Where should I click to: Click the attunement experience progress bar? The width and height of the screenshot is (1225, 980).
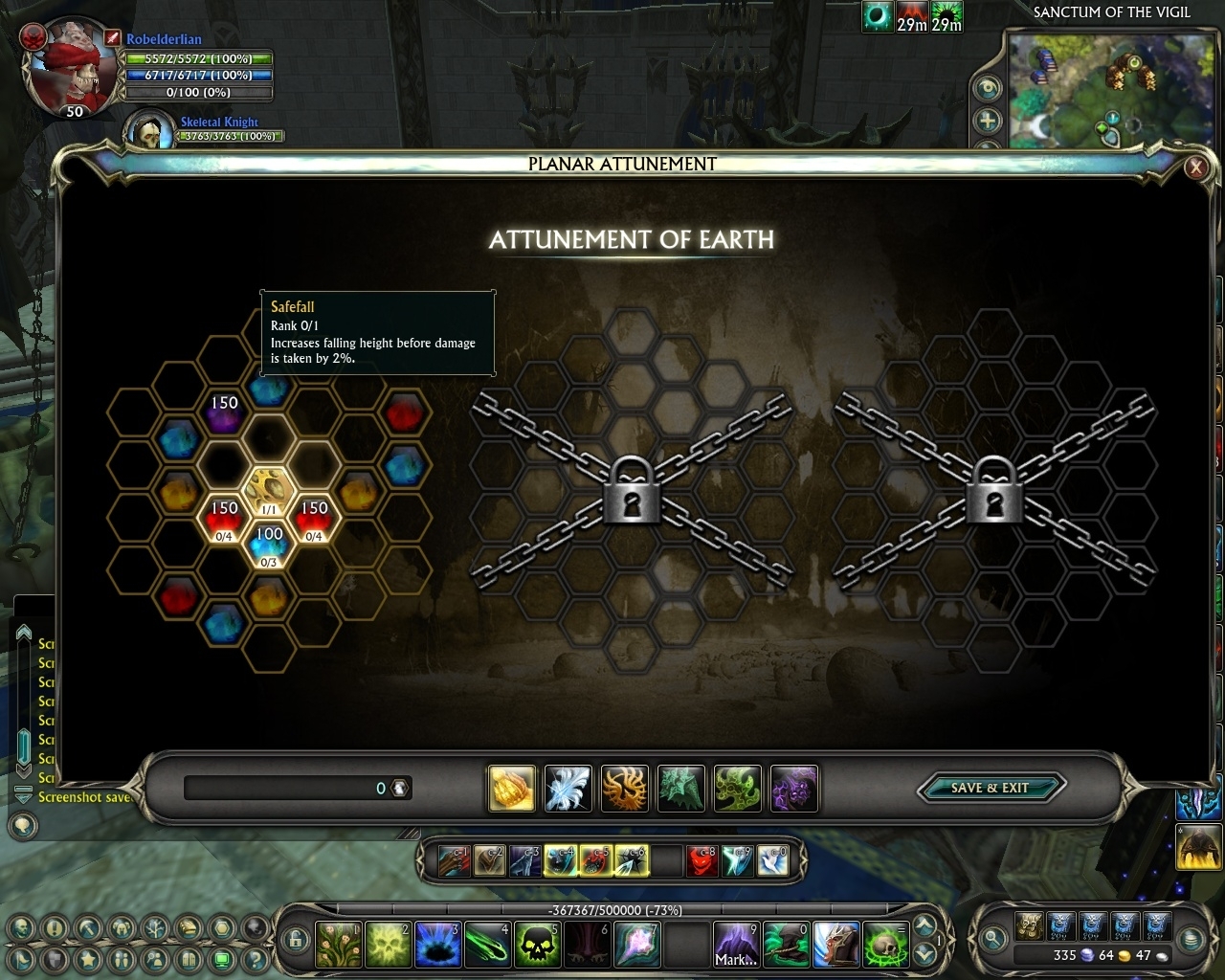click(297, 788)
